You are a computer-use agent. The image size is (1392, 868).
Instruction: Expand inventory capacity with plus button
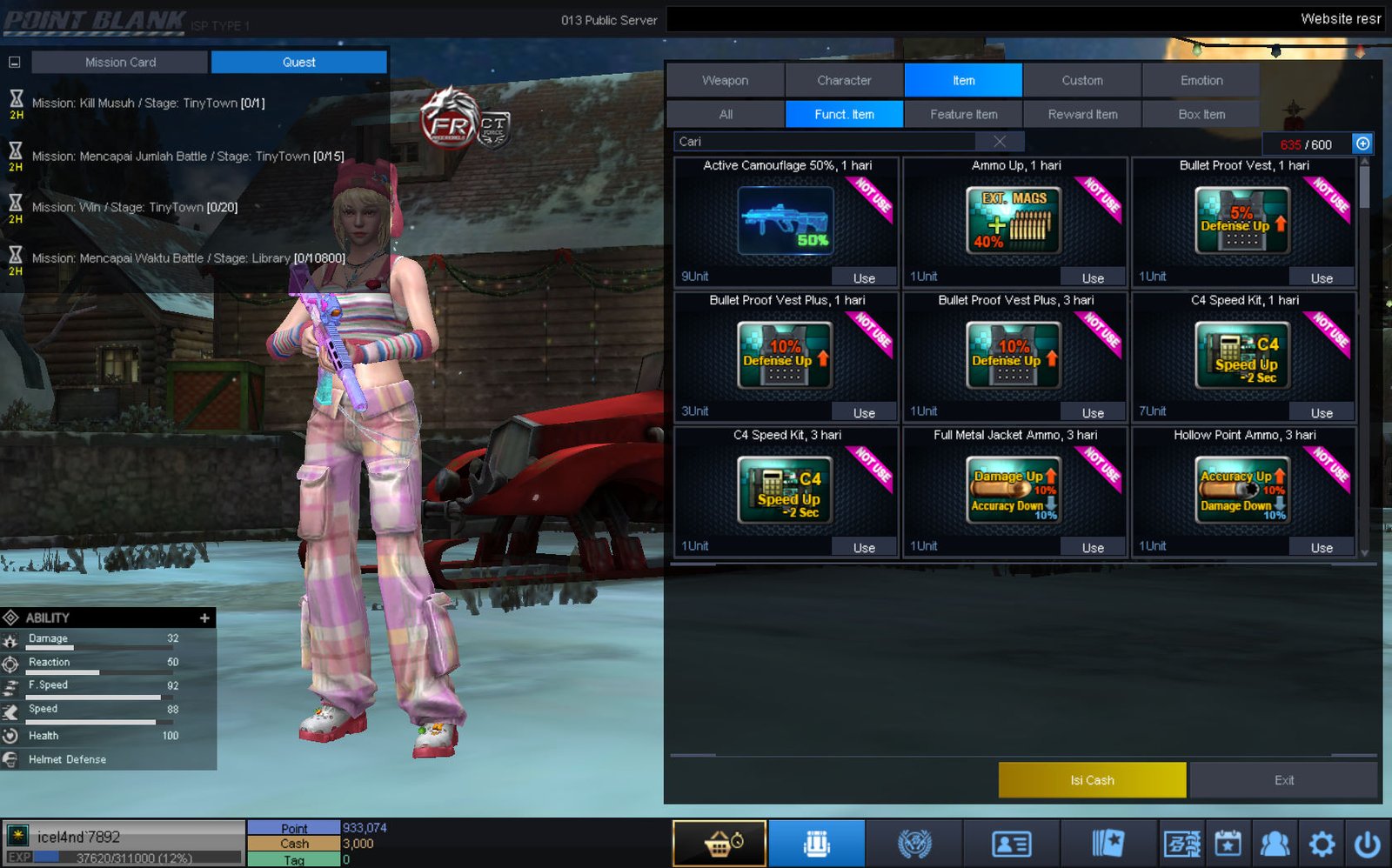[1362, 144]
